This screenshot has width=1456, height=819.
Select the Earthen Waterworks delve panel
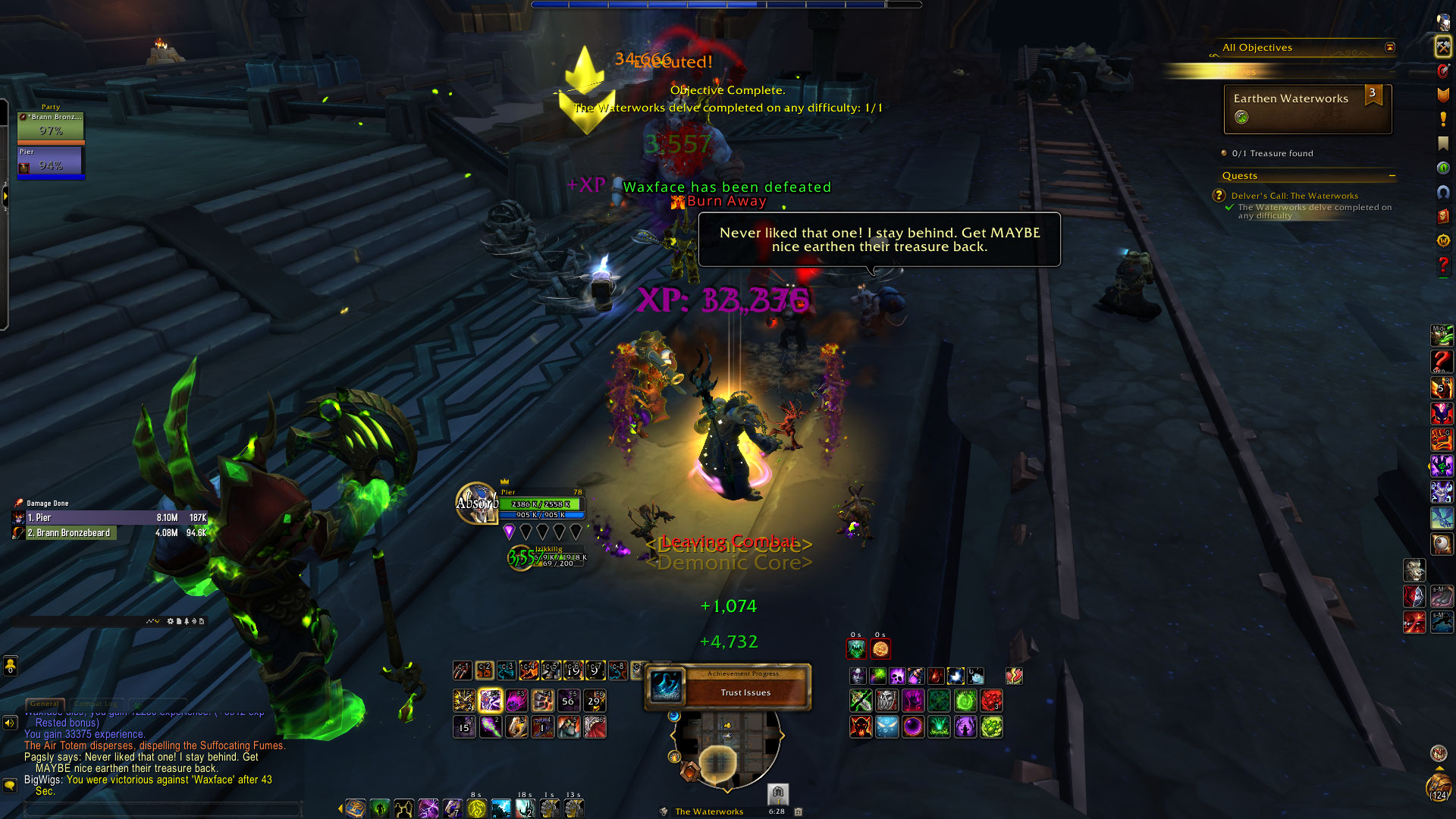coord(1307,108)
